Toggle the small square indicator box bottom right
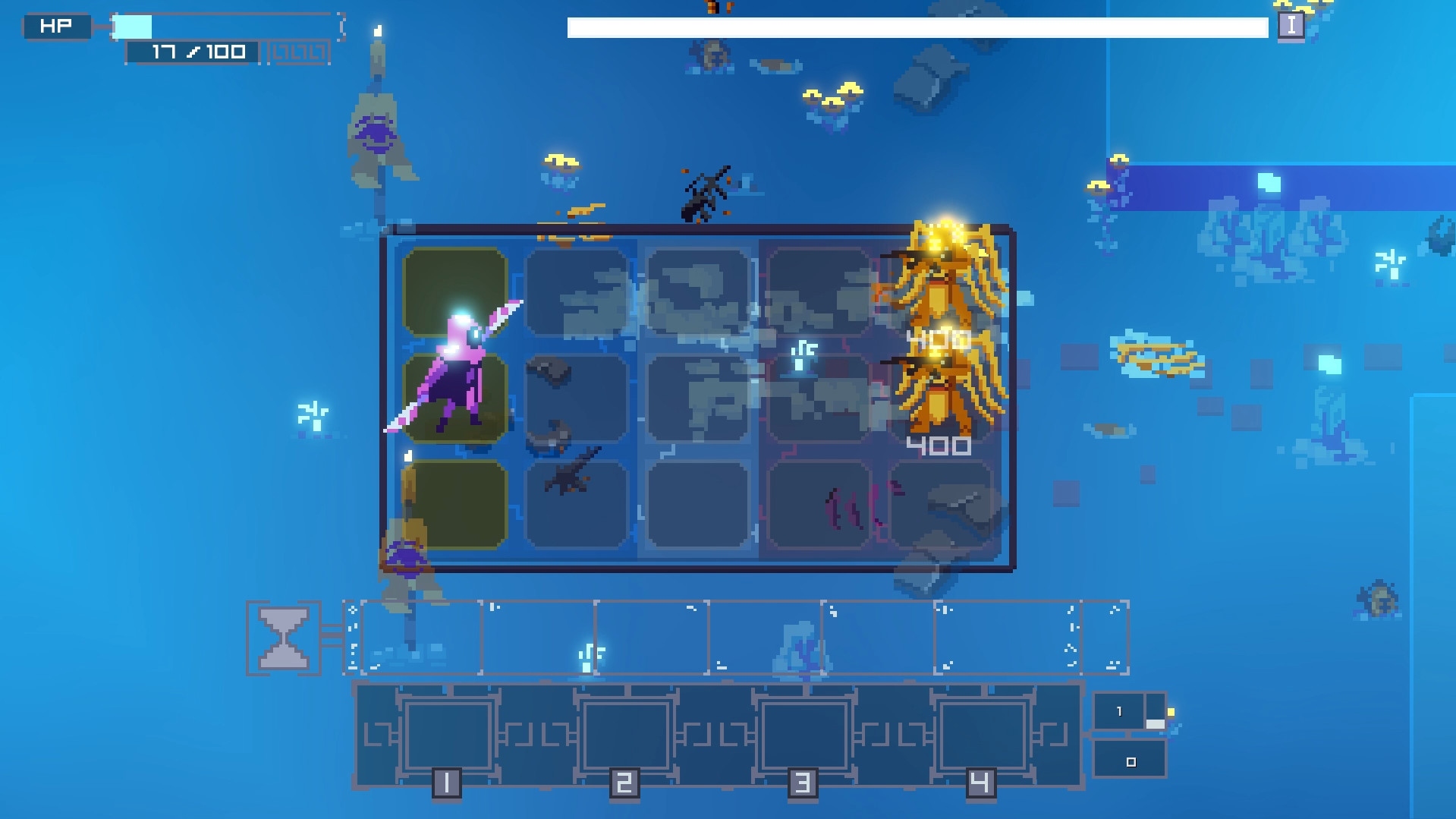The width and height of the screenshot is (1456, 819). [1130, 761]
